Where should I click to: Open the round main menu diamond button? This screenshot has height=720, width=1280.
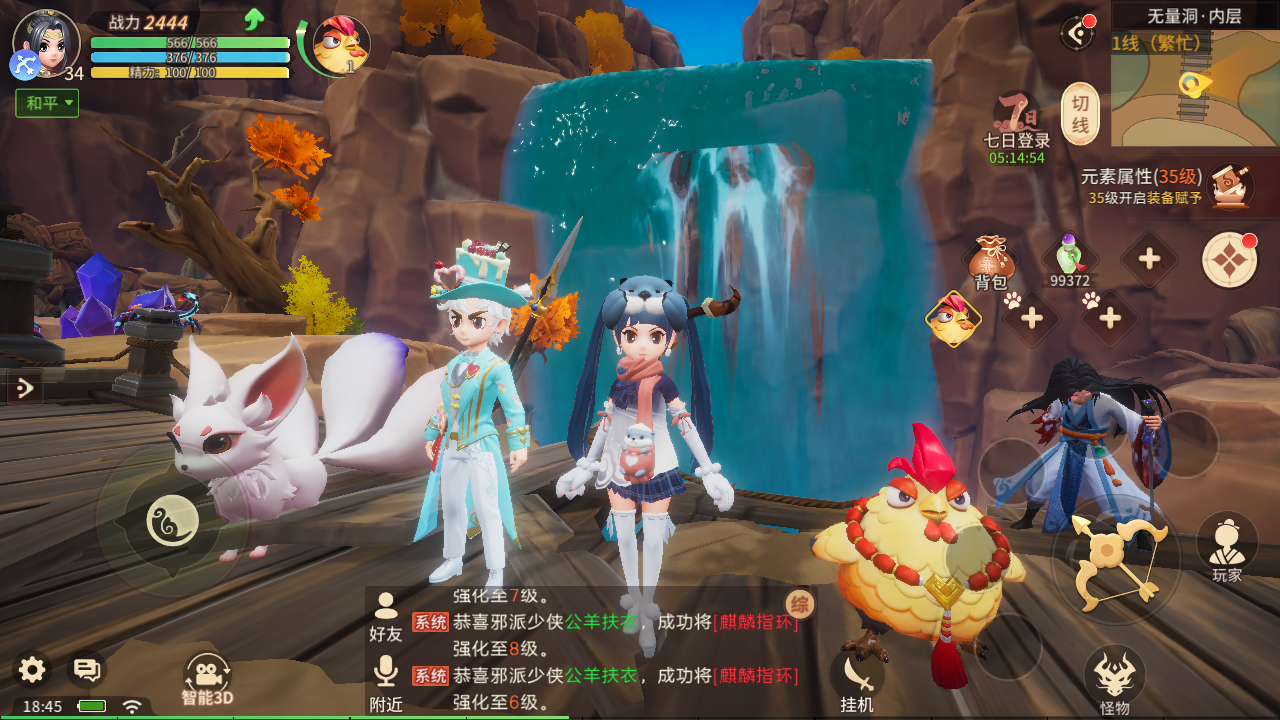click(1229, 260)
